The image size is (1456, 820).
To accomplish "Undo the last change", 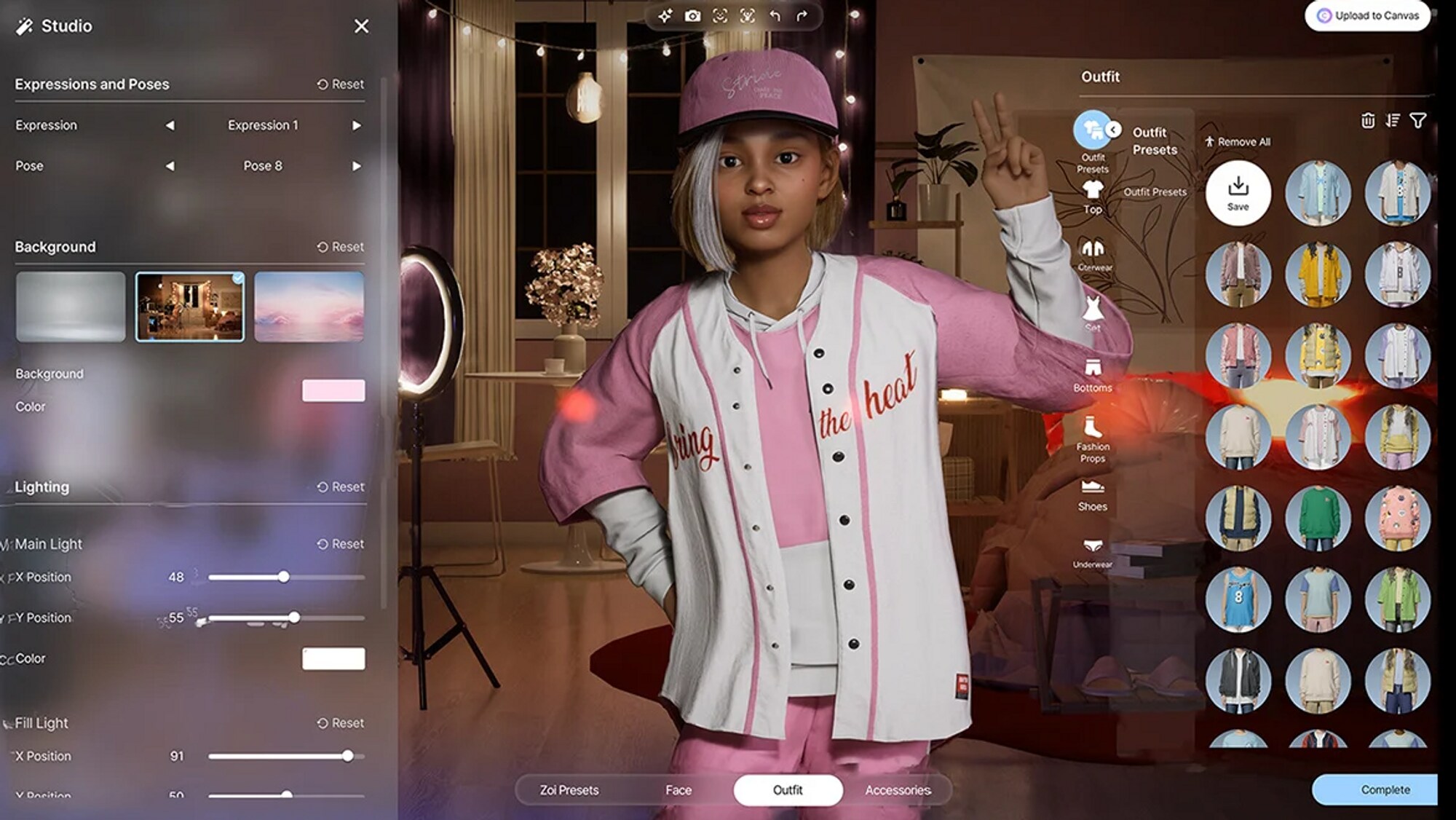I will tap(775, 16).
